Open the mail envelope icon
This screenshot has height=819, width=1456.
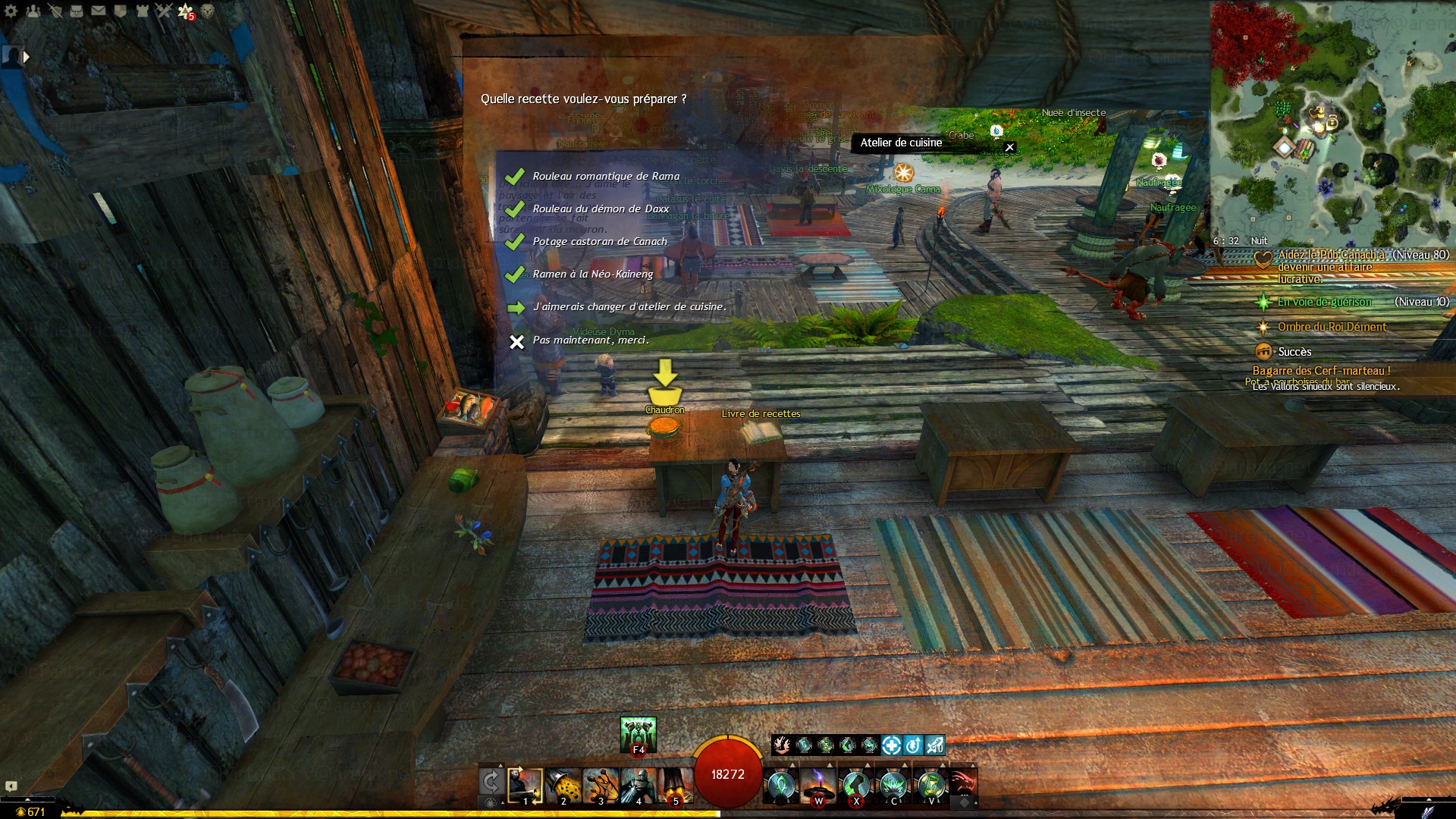(x=99, y=11)
